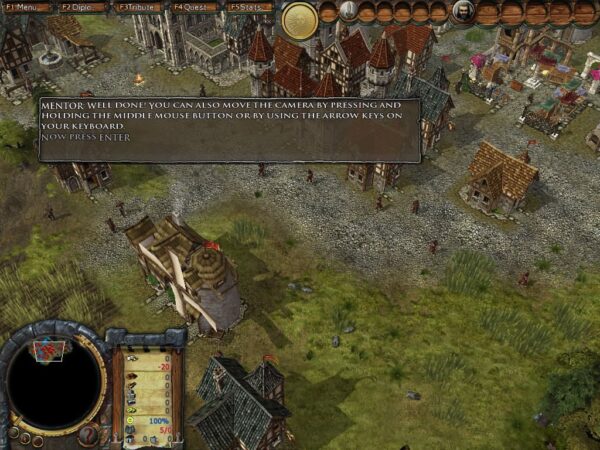
Task: View the F5 Stats screen
Action: point(249,7)
